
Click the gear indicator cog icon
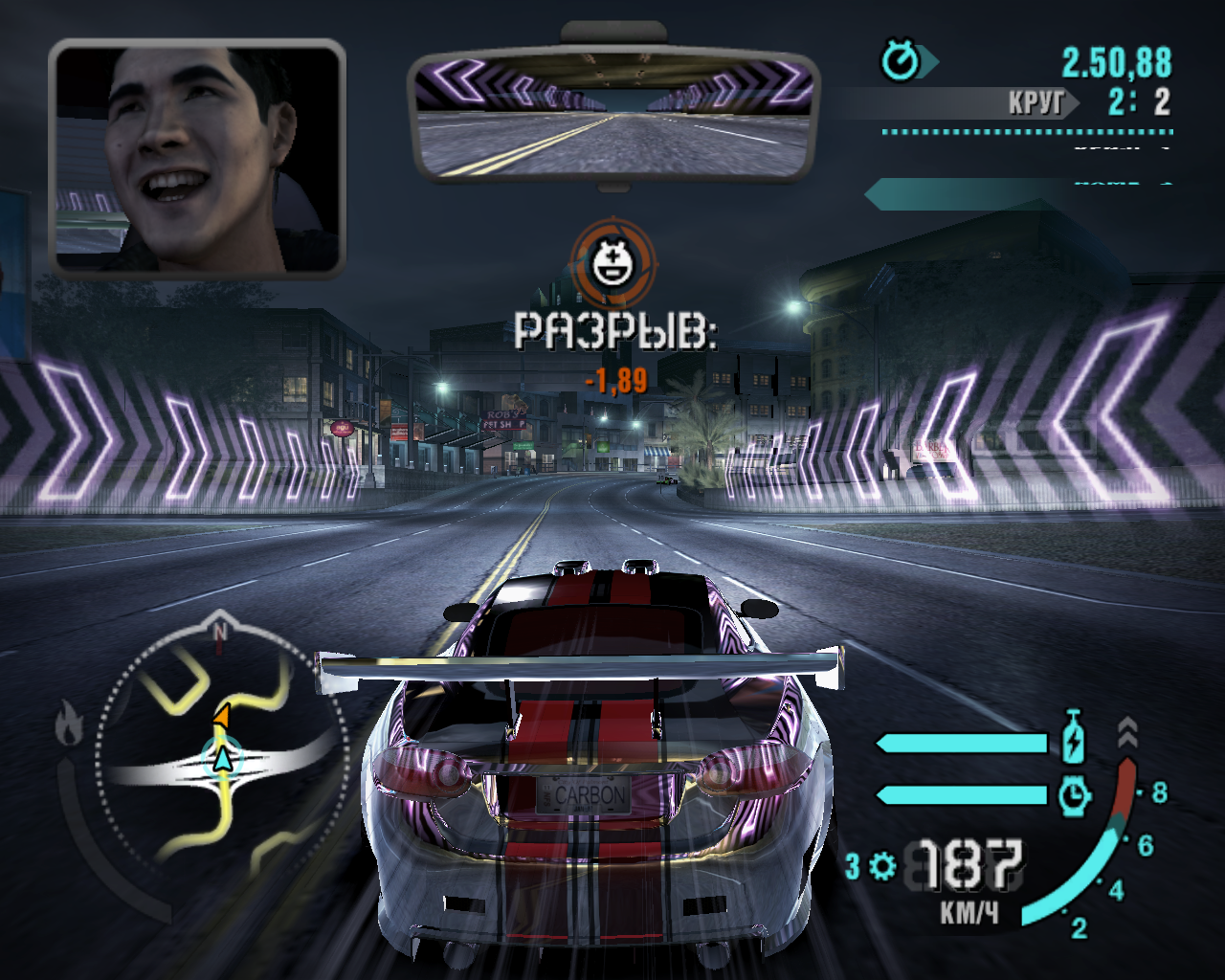click(882, 866)
